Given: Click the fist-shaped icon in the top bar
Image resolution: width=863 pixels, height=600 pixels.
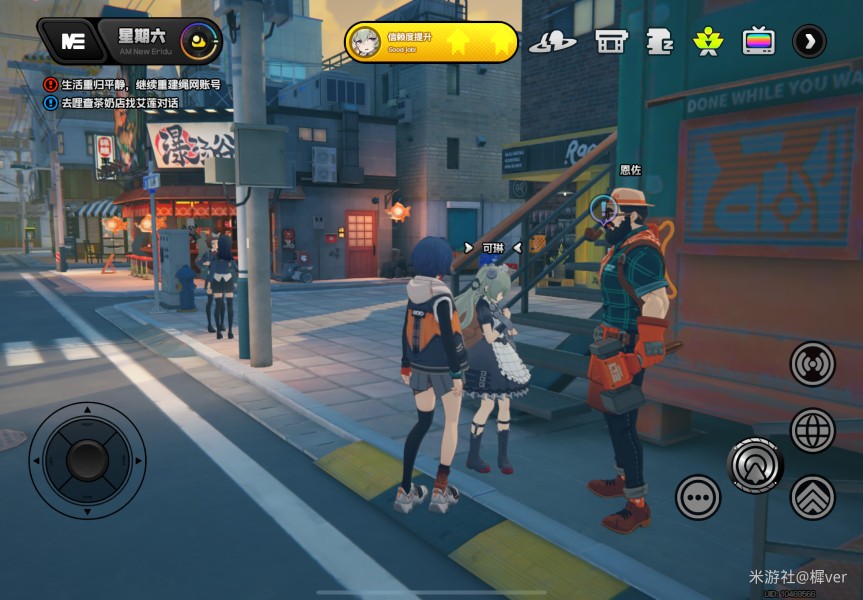Looking at the screenshot, I should pyautogui.click(x=660, y=41).
